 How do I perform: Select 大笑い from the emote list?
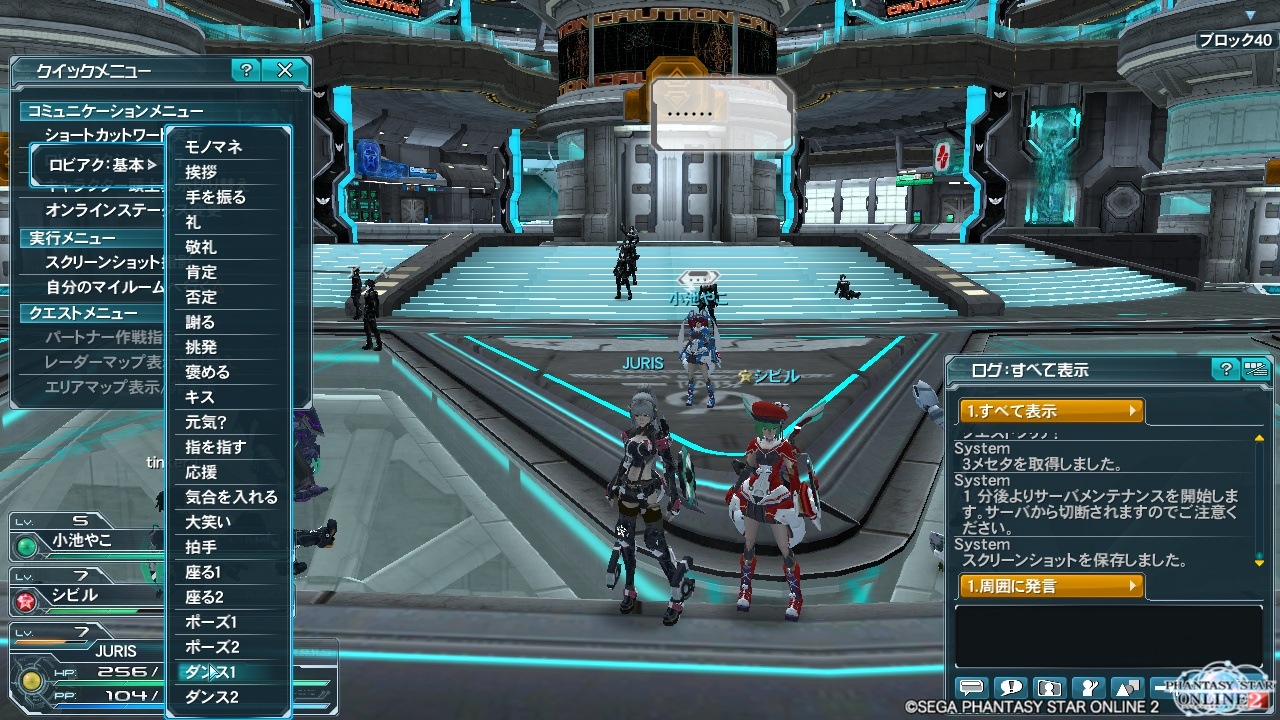(208, 522)
